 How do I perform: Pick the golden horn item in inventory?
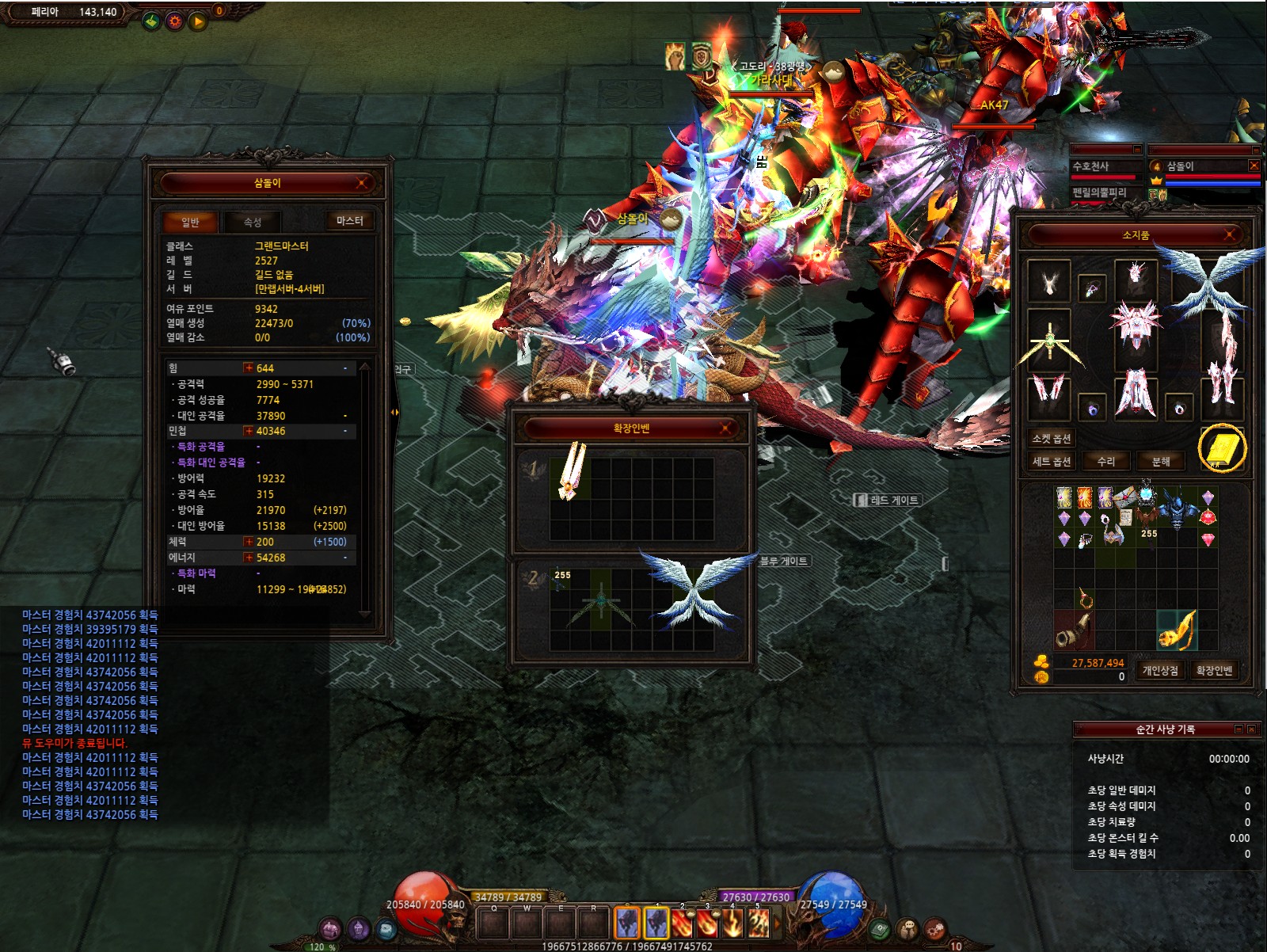point(1177,630)
